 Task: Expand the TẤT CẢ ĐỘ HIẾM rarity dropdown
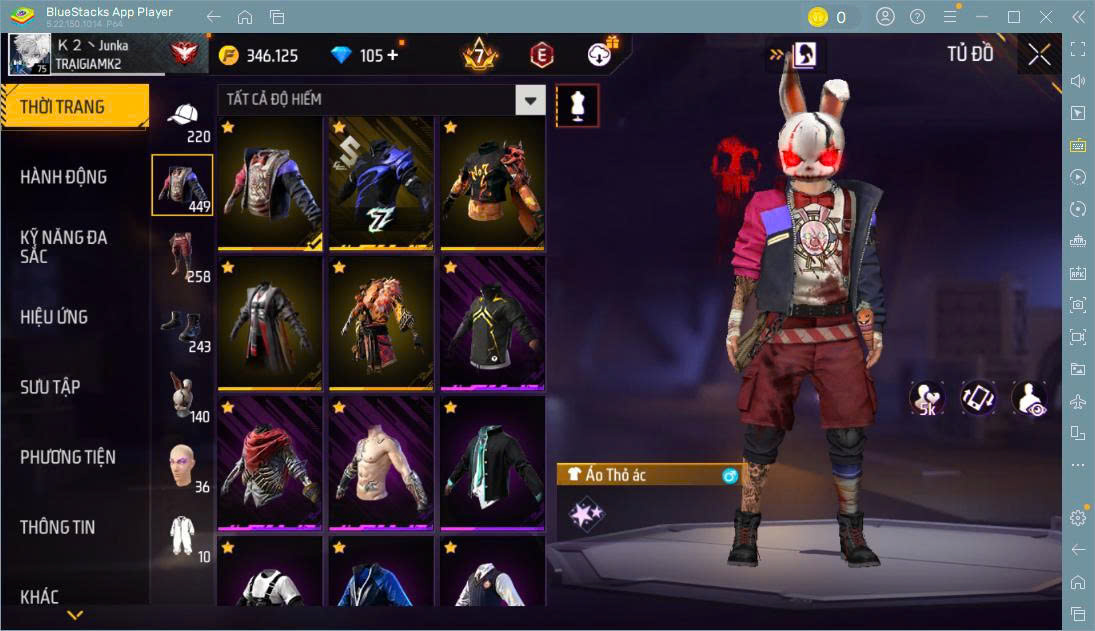pyautogui.click(x=530, y=99)
